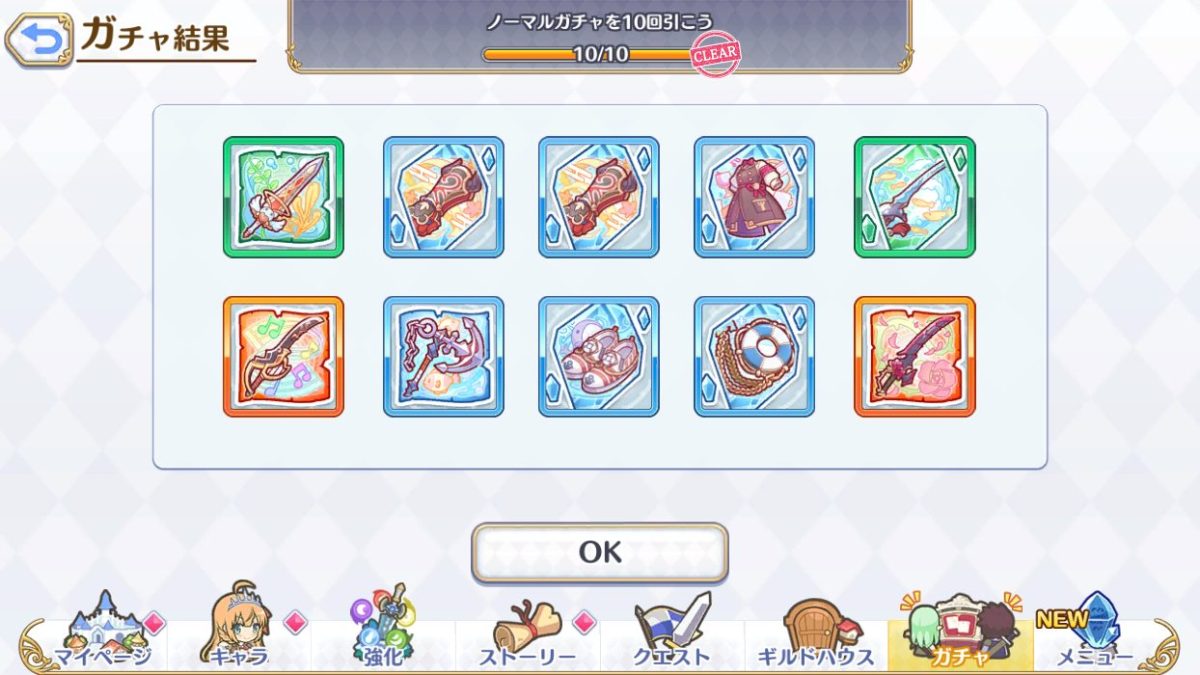This screenshot has width=1200, height=675.
Task: Open the メニュー menu tab
Action: (1093, 630)
